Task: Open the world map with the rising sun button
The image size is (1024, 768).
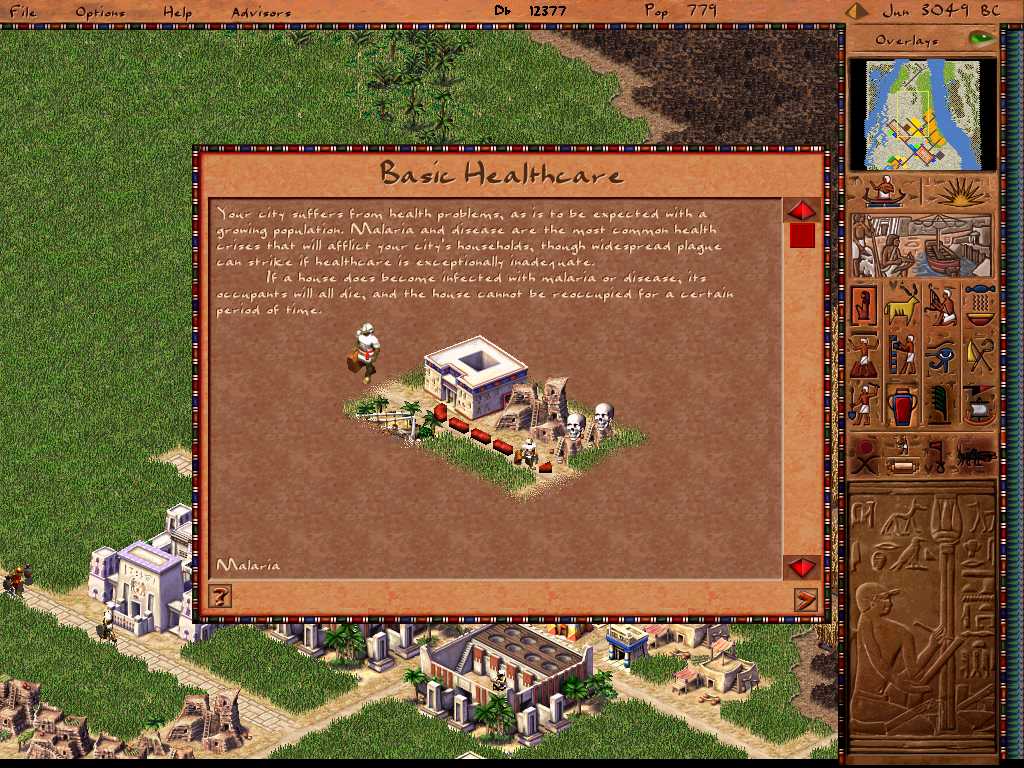Action: (x=959, y=192)
